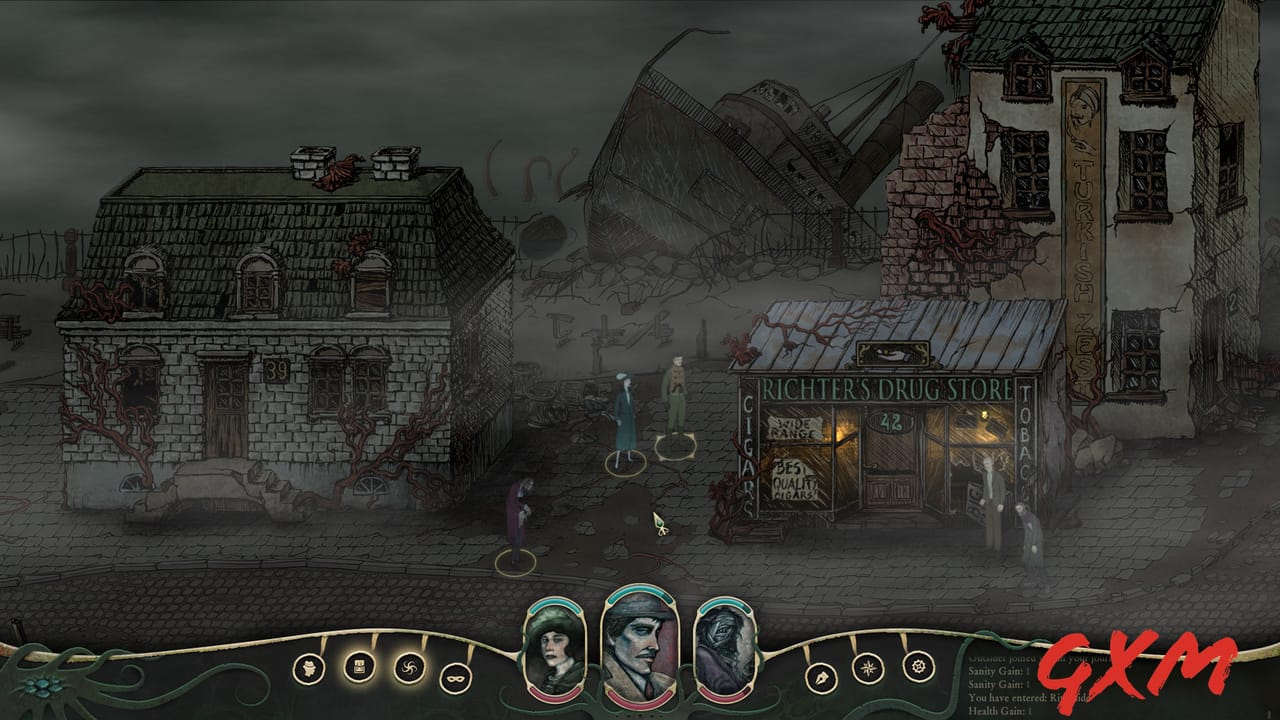
Task: Open the map using the compass star icon
Action: [x=867, y=667]
